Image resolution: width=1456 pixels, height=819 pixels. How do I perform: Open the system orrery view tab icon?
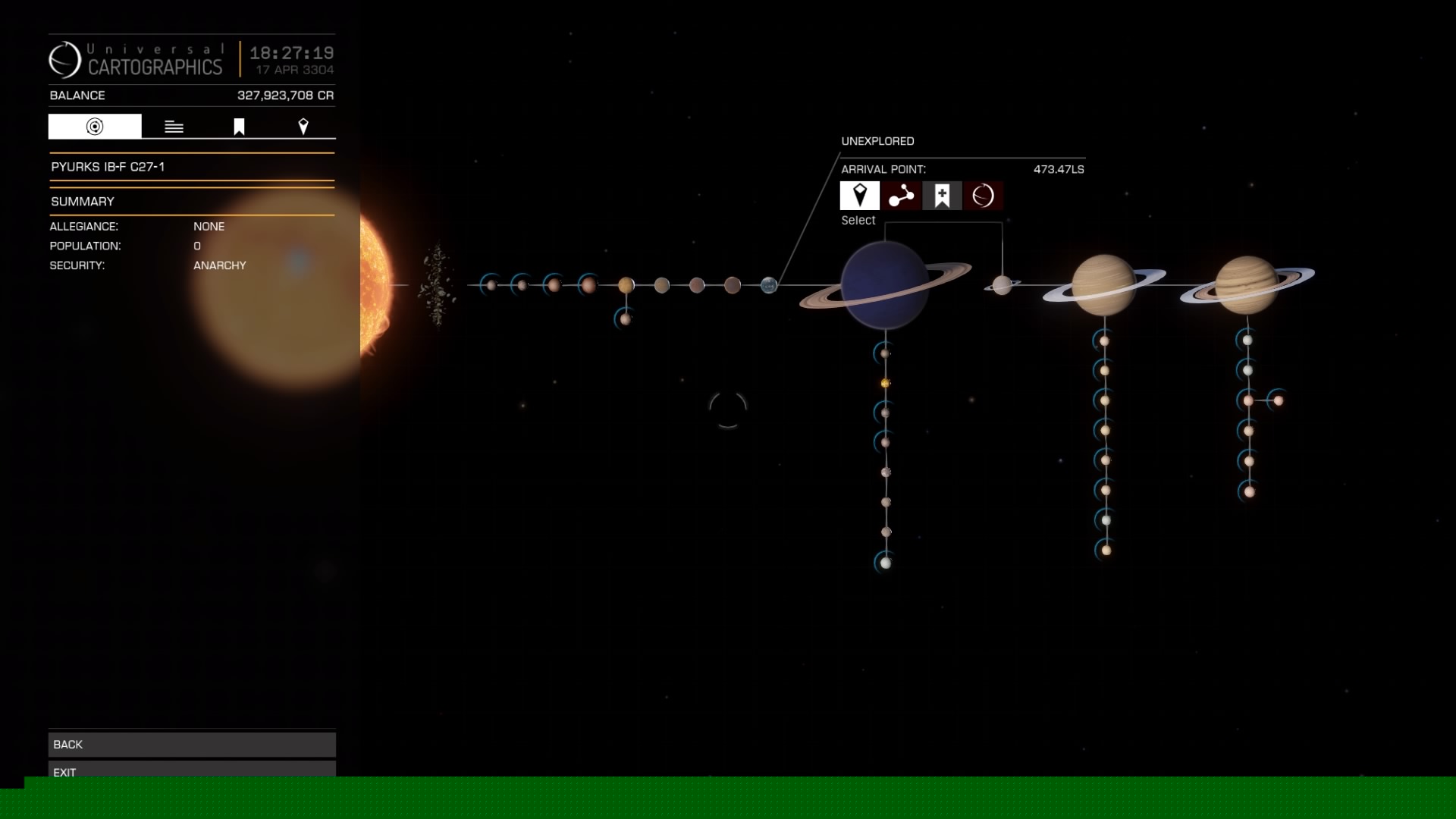[x=93, y=126]
